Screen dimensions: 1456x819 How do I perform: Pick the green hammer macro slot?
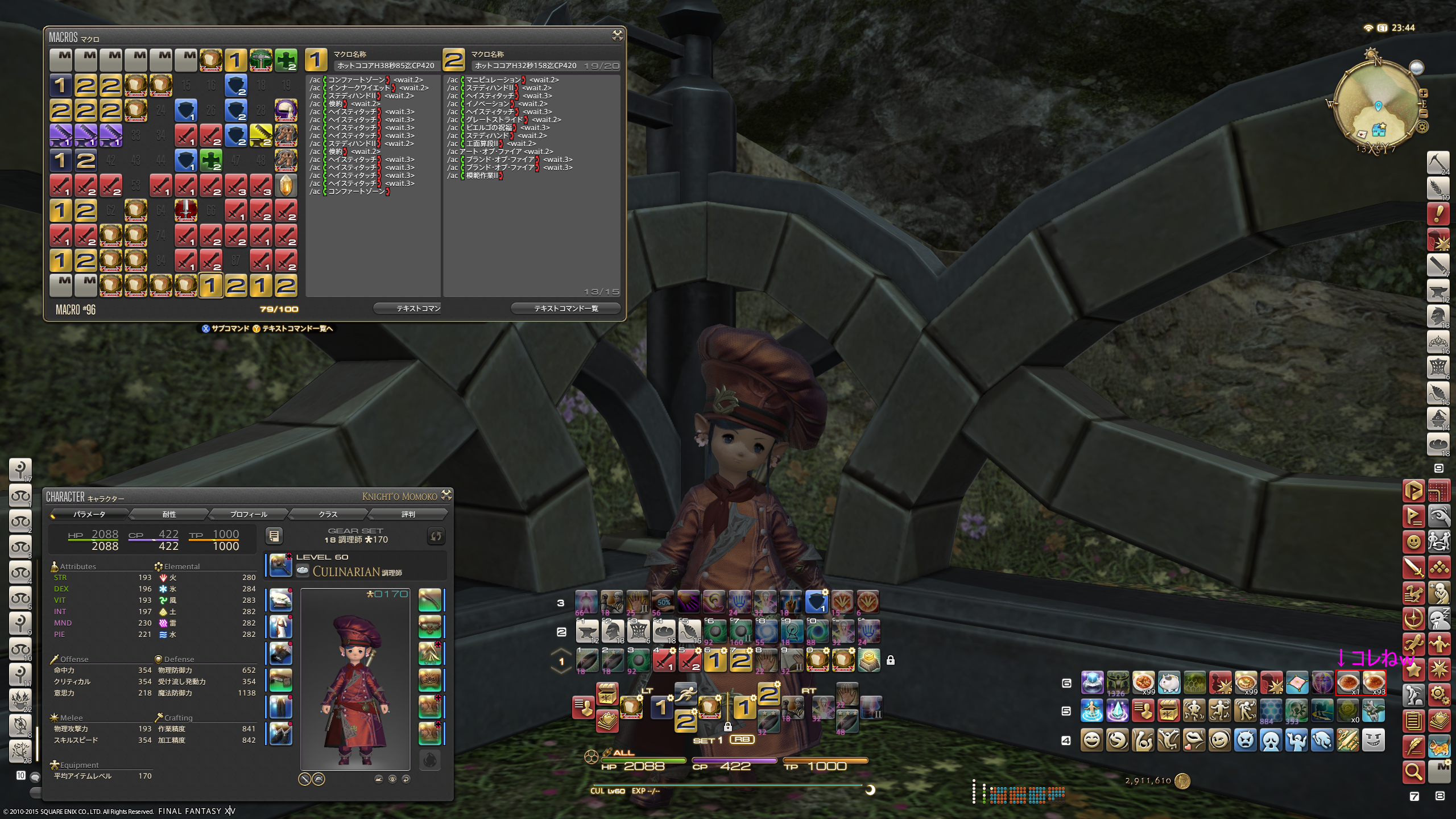point(260,60)
